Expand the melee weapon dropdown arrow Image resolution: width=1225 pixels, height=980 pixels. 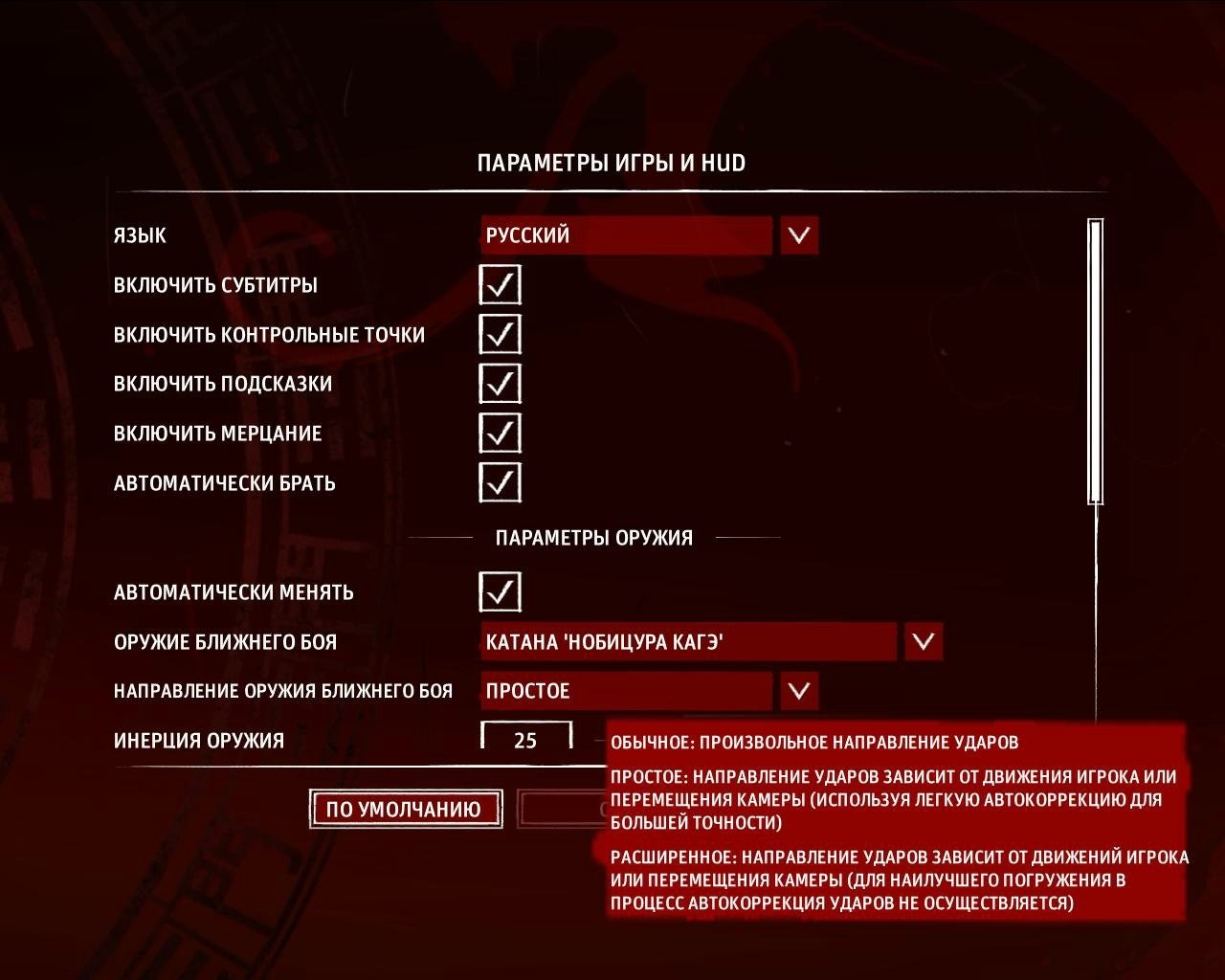(922, 641)
